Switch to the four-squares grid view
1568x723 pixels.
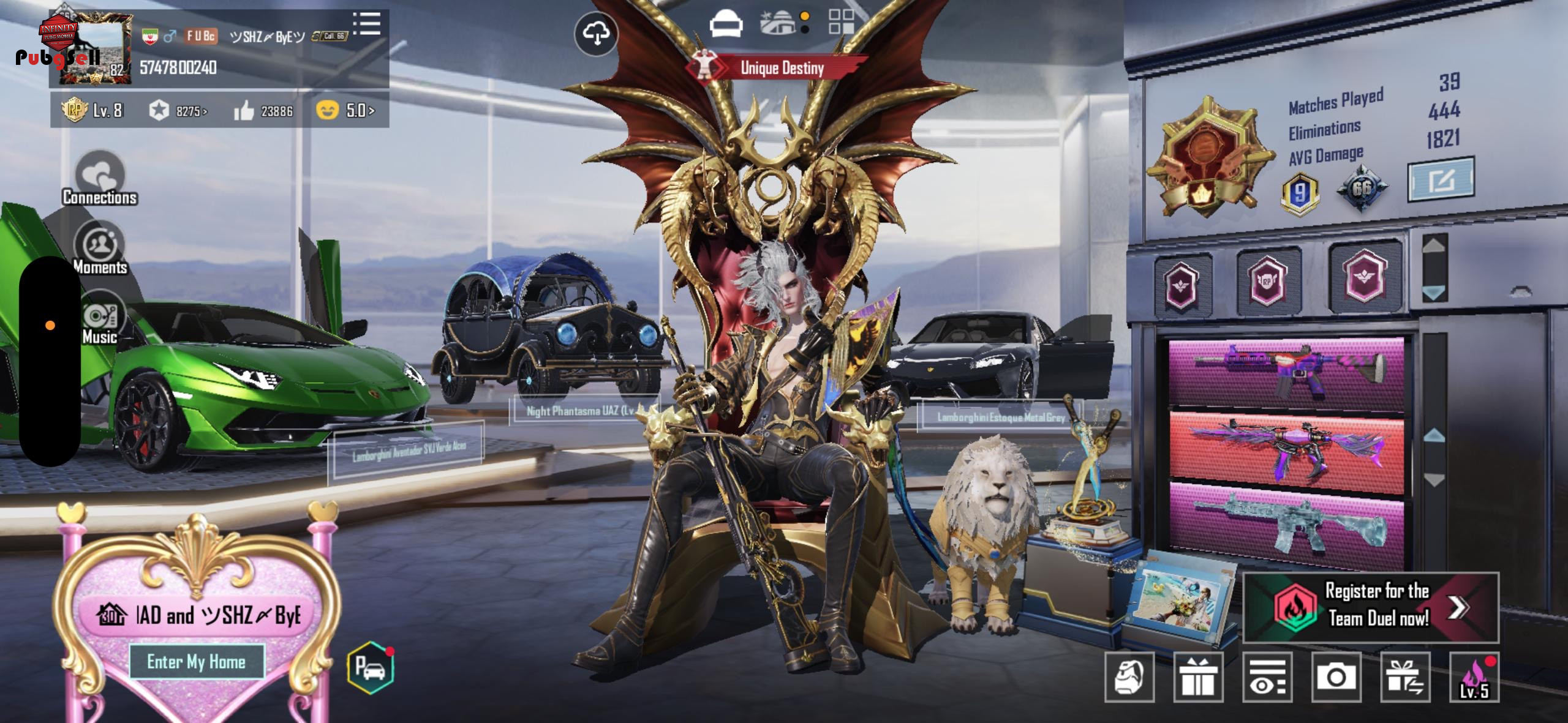coord(841,21)
